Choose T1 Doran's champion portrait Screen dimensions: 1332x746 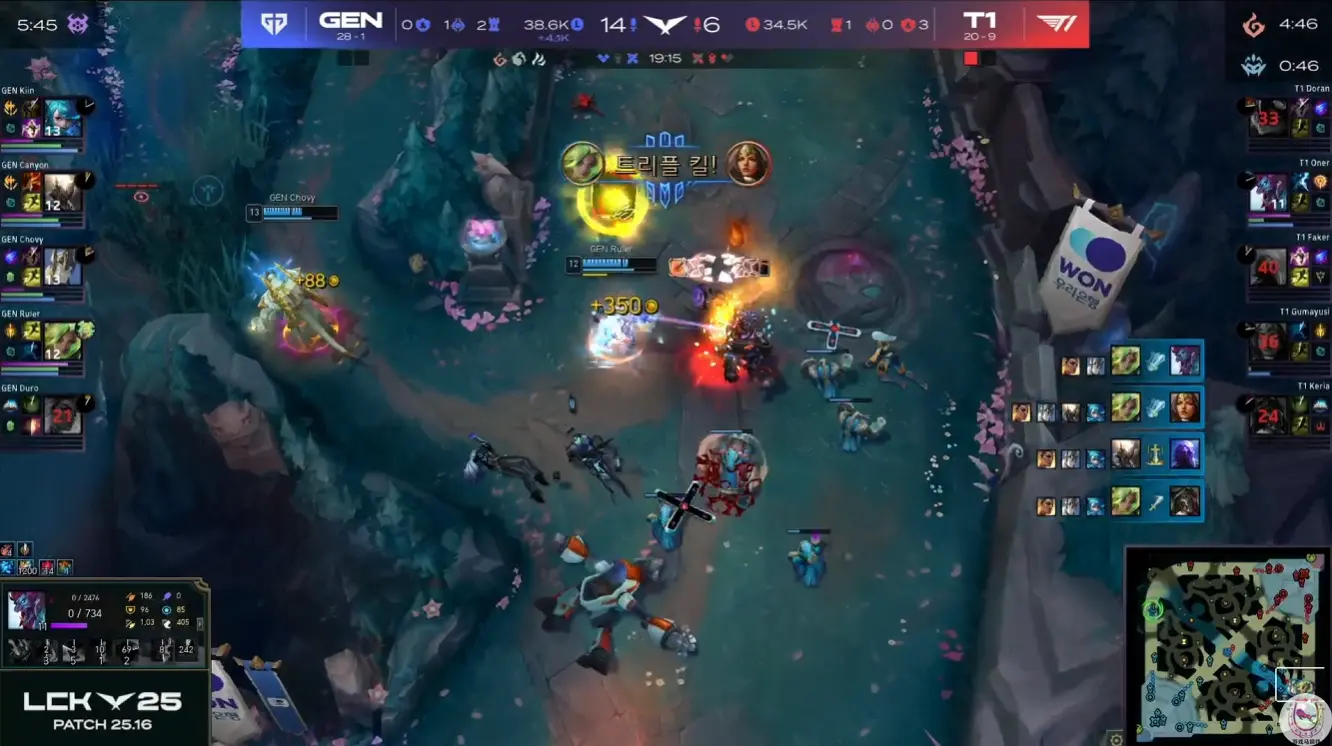(x=1268, y=119)
